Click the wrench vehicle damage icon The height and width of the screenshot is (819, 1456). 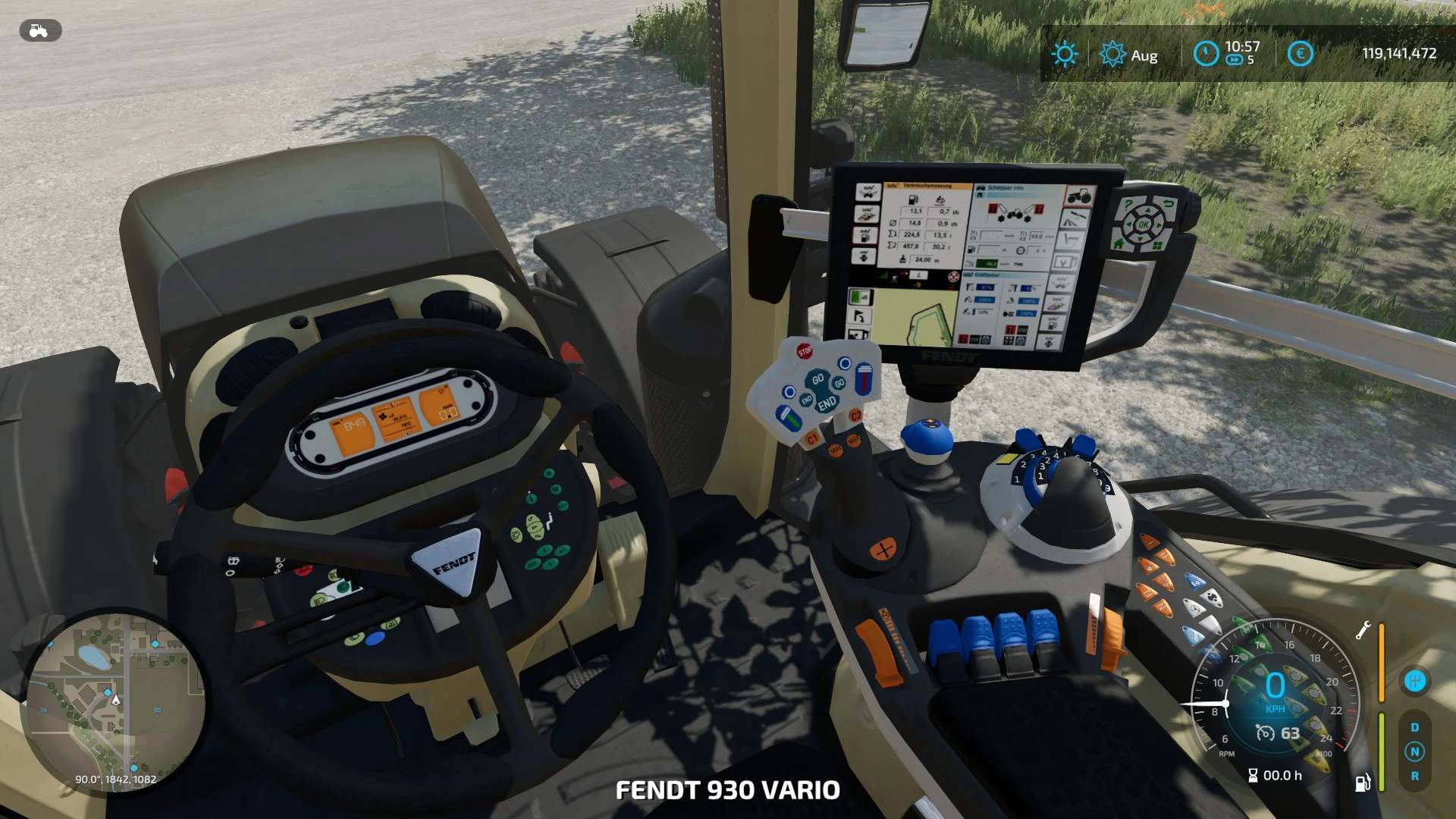[x=1363, y=630]
